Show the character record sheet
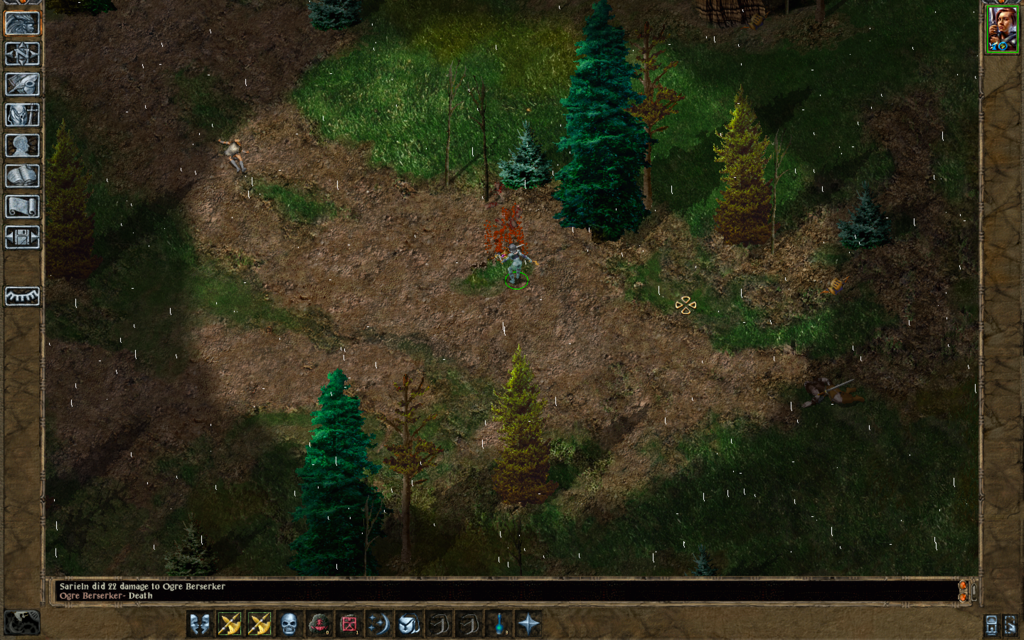The image size is (1024, 640). point(22,145)
